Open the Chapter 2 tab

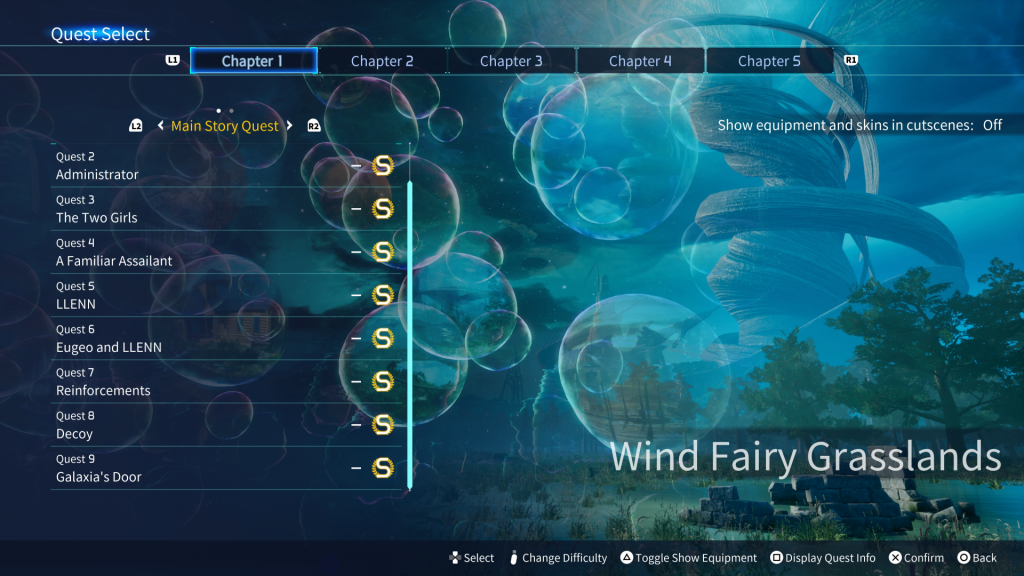[x=382, y=61]
